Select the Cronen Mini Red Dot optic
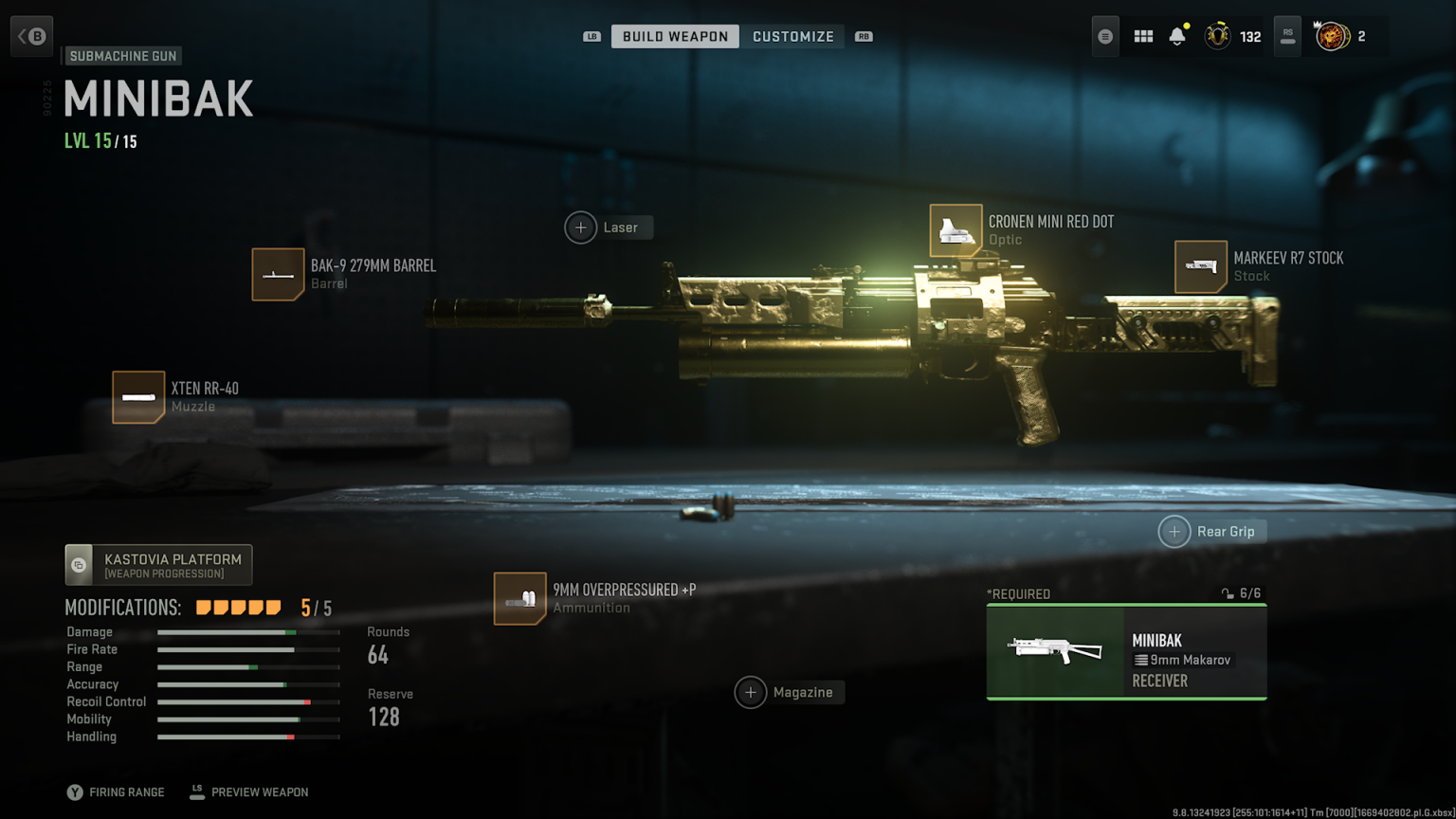The height and width of the screenshot is (819, 1456). coord(955,229)
